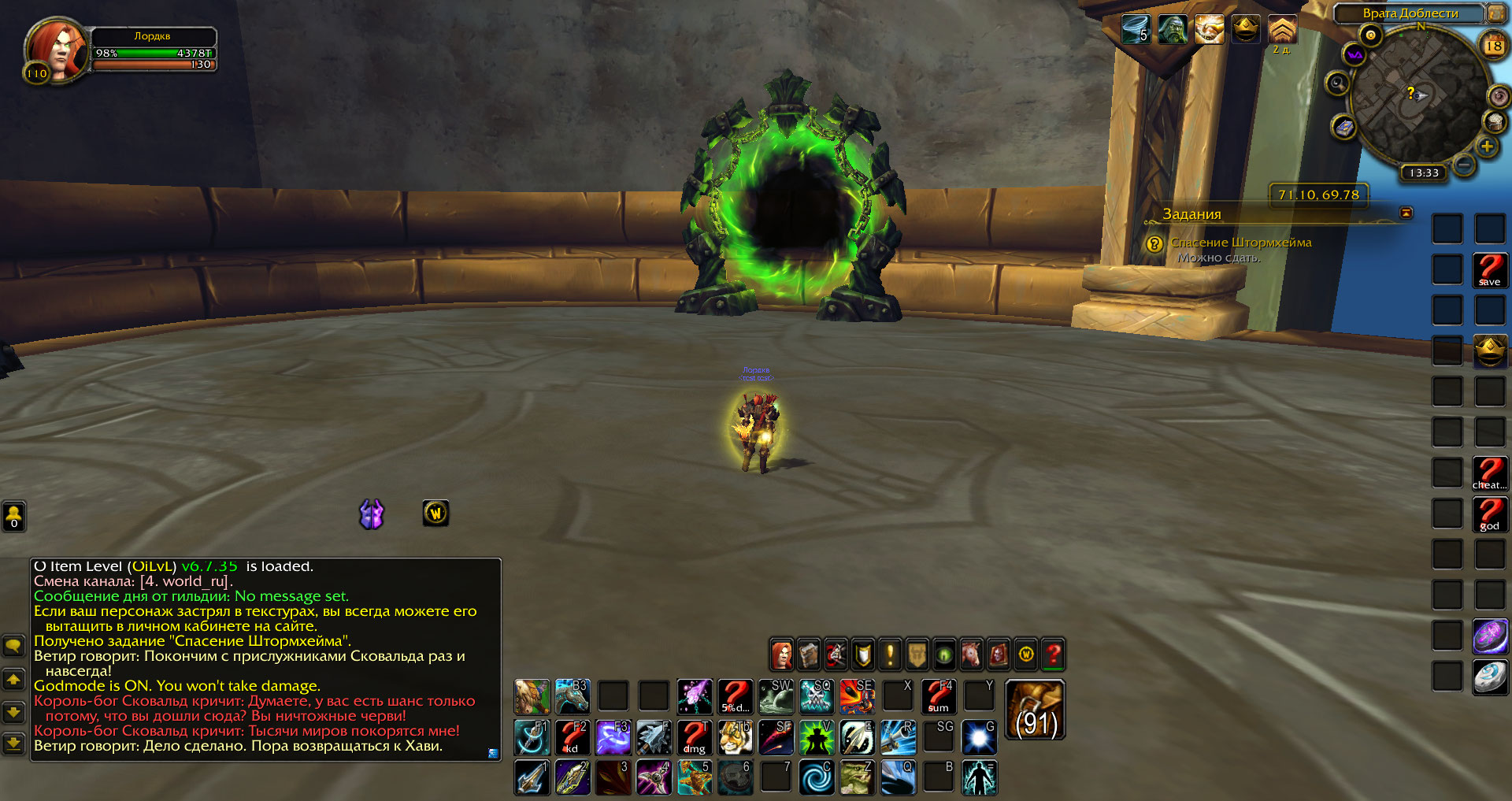The image size is (1512, 801).
Task: Open the backpack showing 91 slots
Action: (x=1036, y=710)
